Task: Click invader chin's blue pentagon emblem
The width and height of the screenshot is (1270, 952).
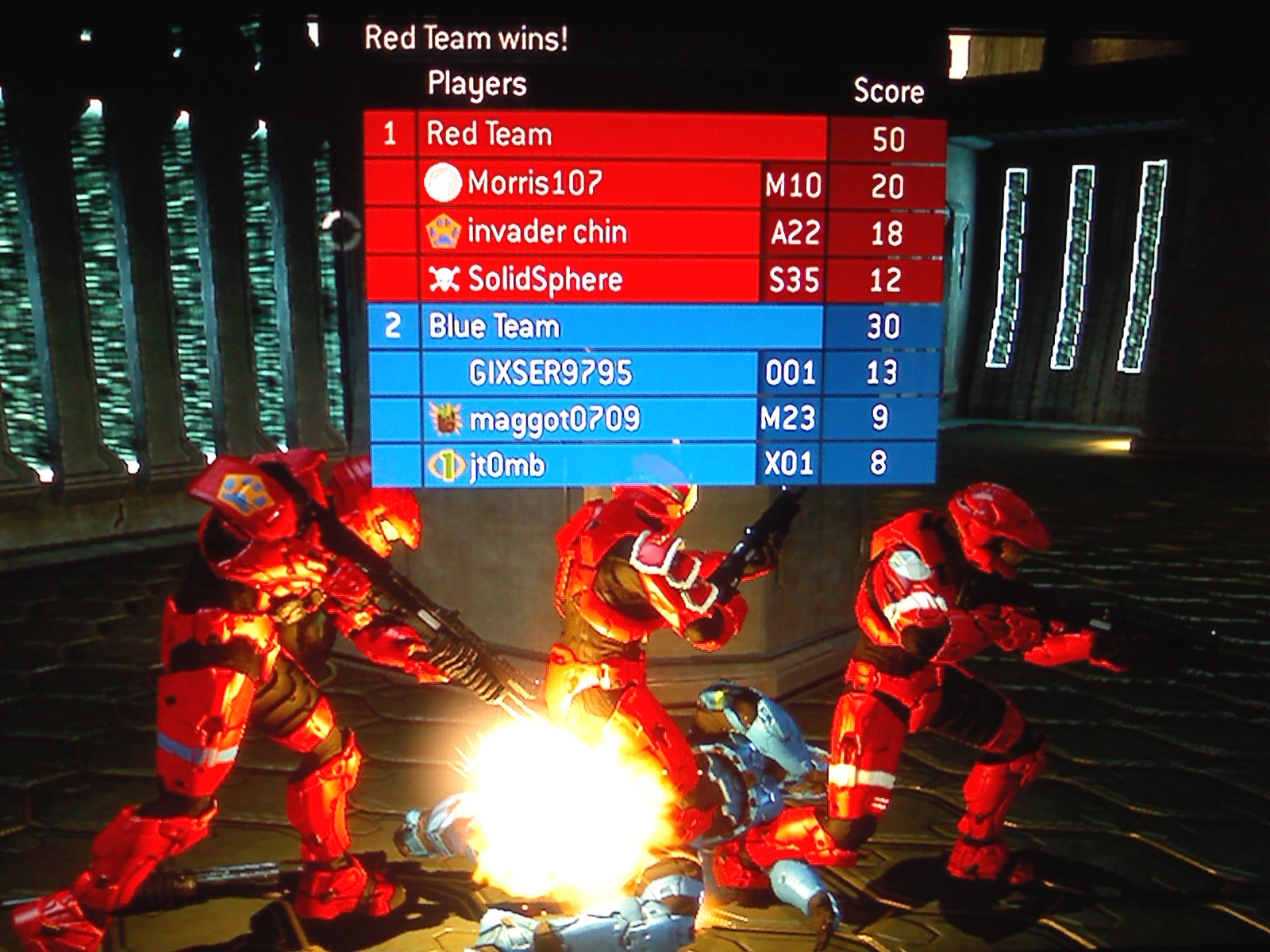Action: point(443,232)
